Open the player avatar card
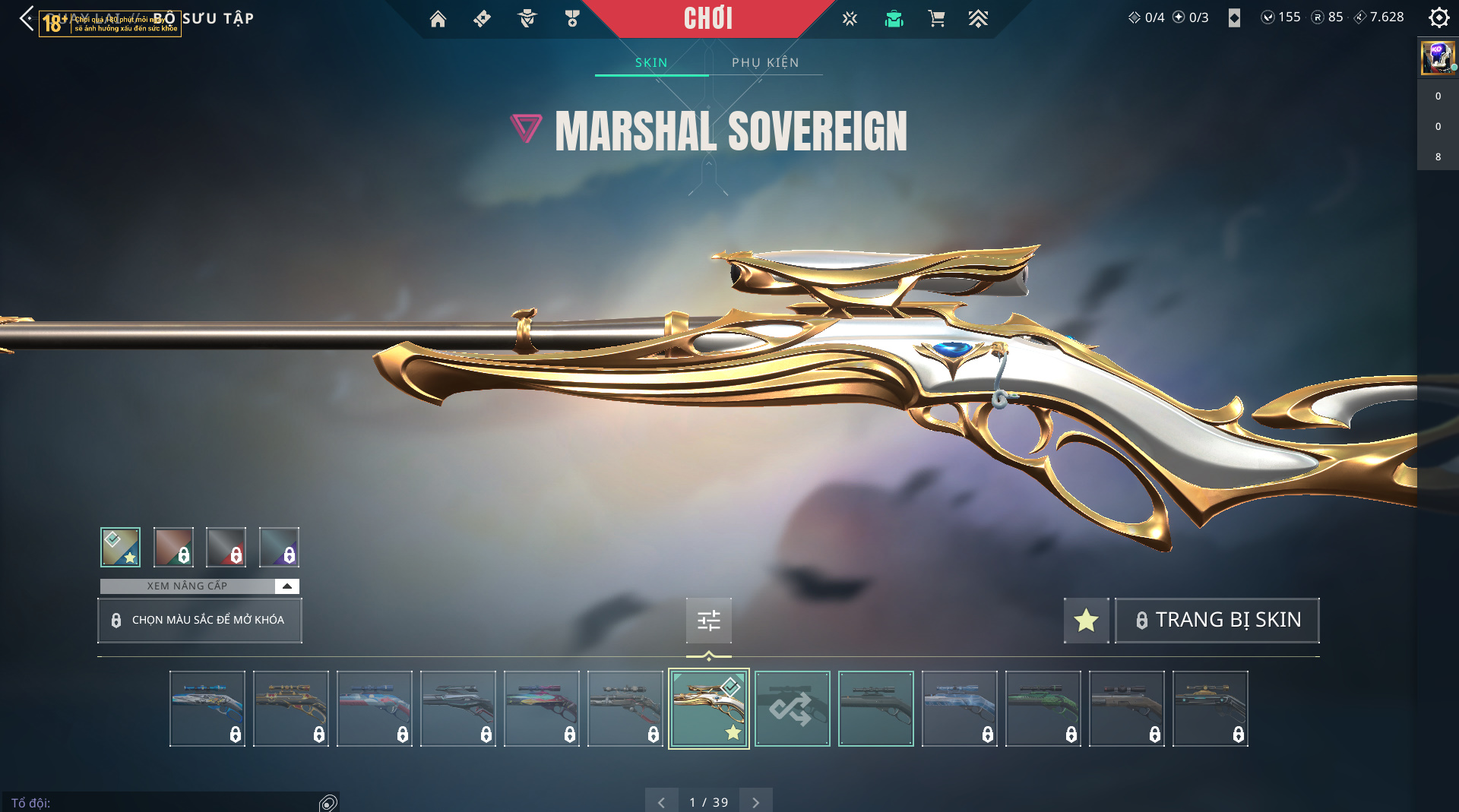This screenshot has height=812, width=1459. click(x=1437, y=57)
